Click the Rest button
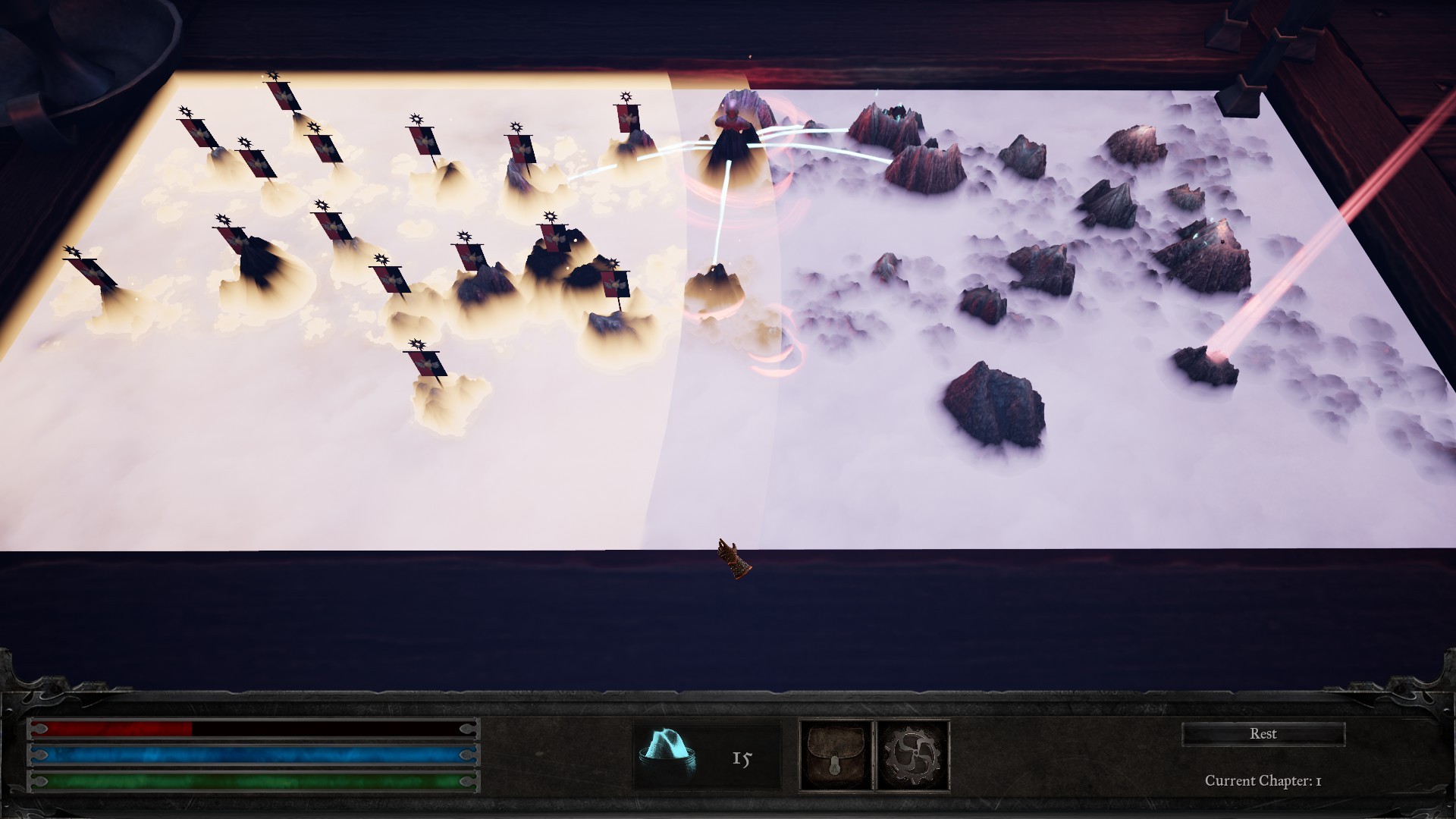This screenshot has width=1456, height=819. coord(1263,734)
